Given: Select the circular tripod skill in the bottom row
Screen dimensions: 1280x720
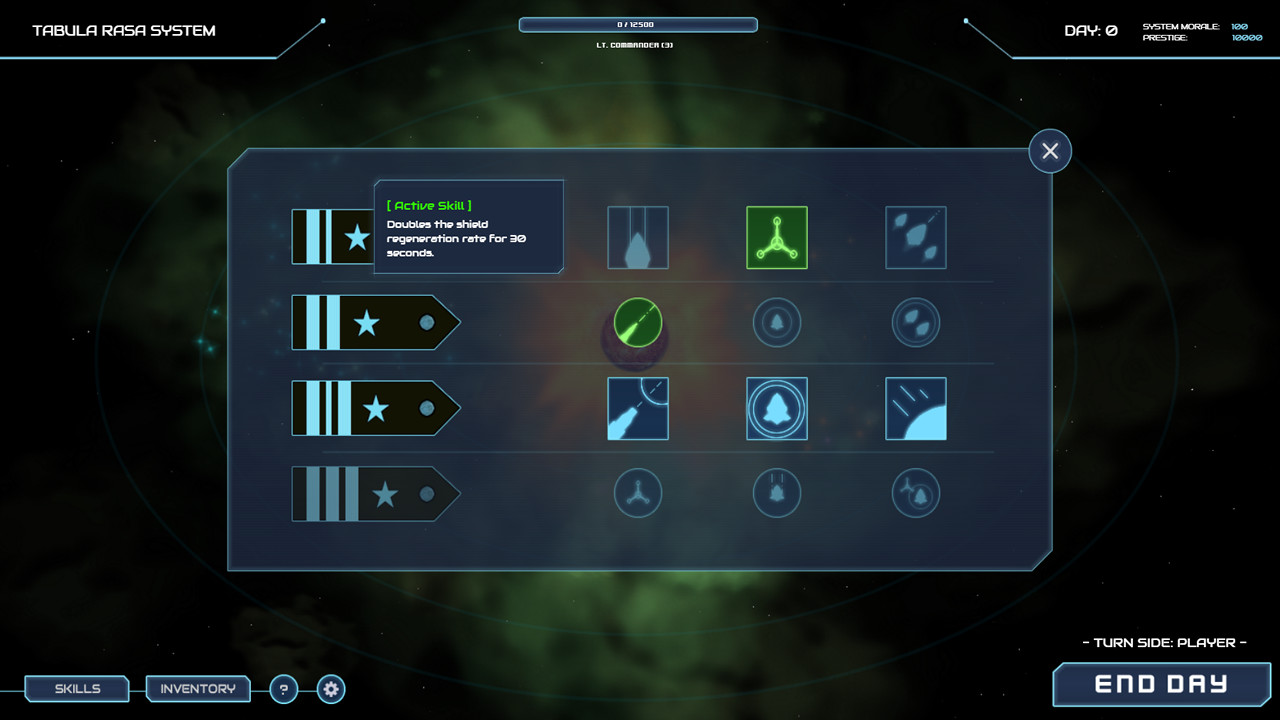Looking at the screenshot, I should [637, 494].
